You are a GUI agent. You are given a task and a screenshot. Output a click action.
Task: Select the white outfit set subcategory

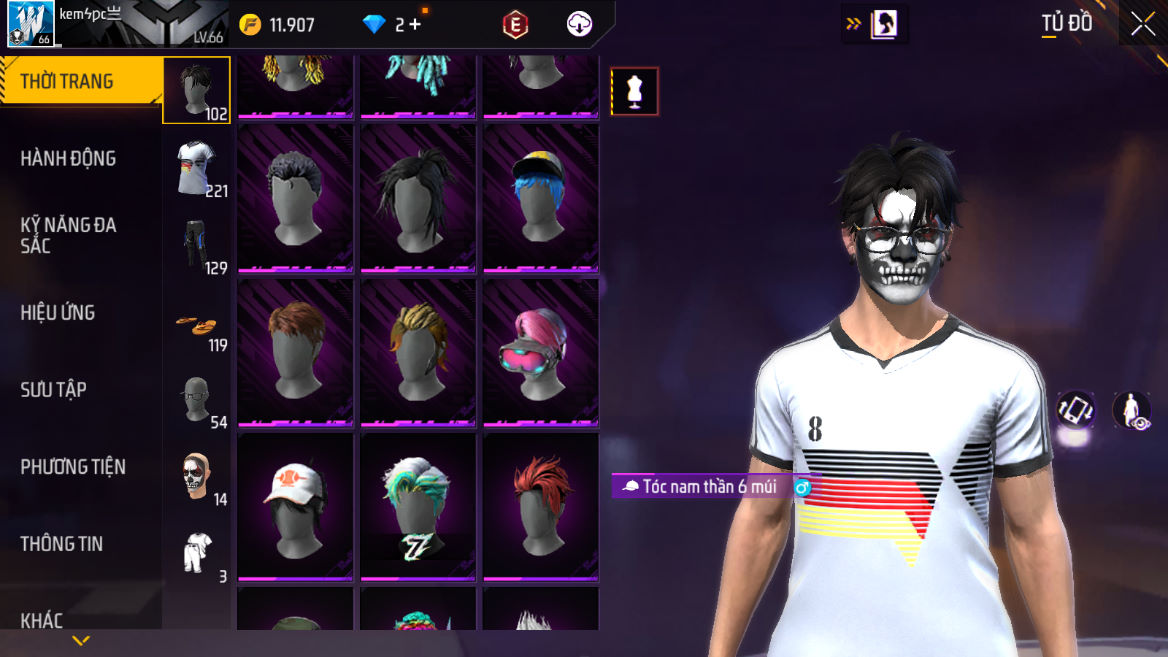[197, 552]
